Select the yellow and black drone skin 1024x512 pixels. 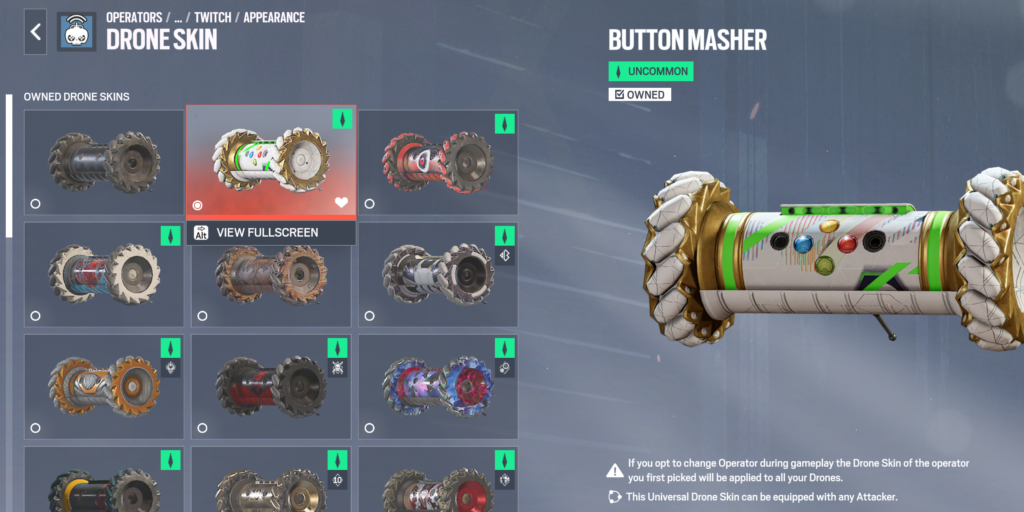[x=104, y=485]
